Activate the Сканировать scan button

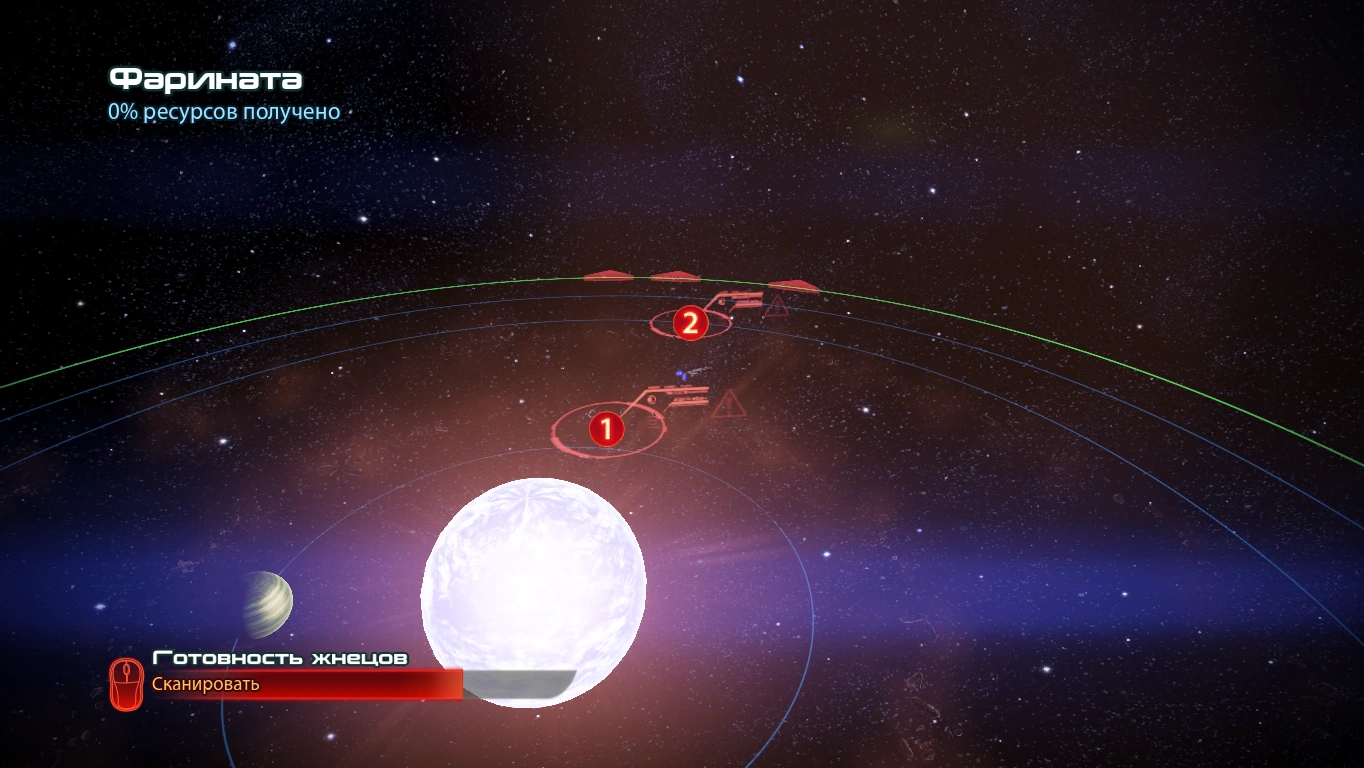click(x=205, y=684)
